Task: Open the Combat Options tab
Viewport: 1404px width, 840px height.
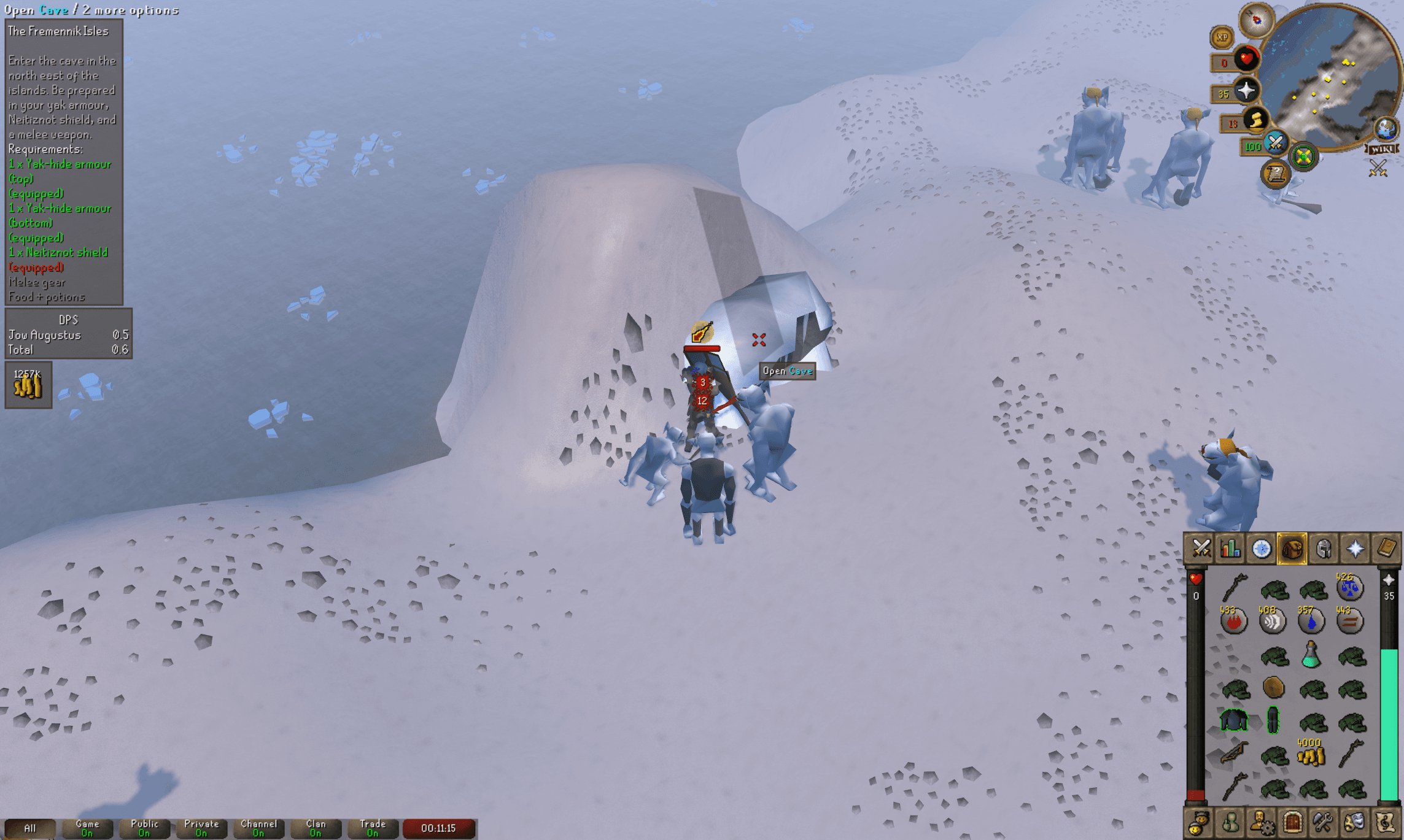Action: click(1201, 549)
